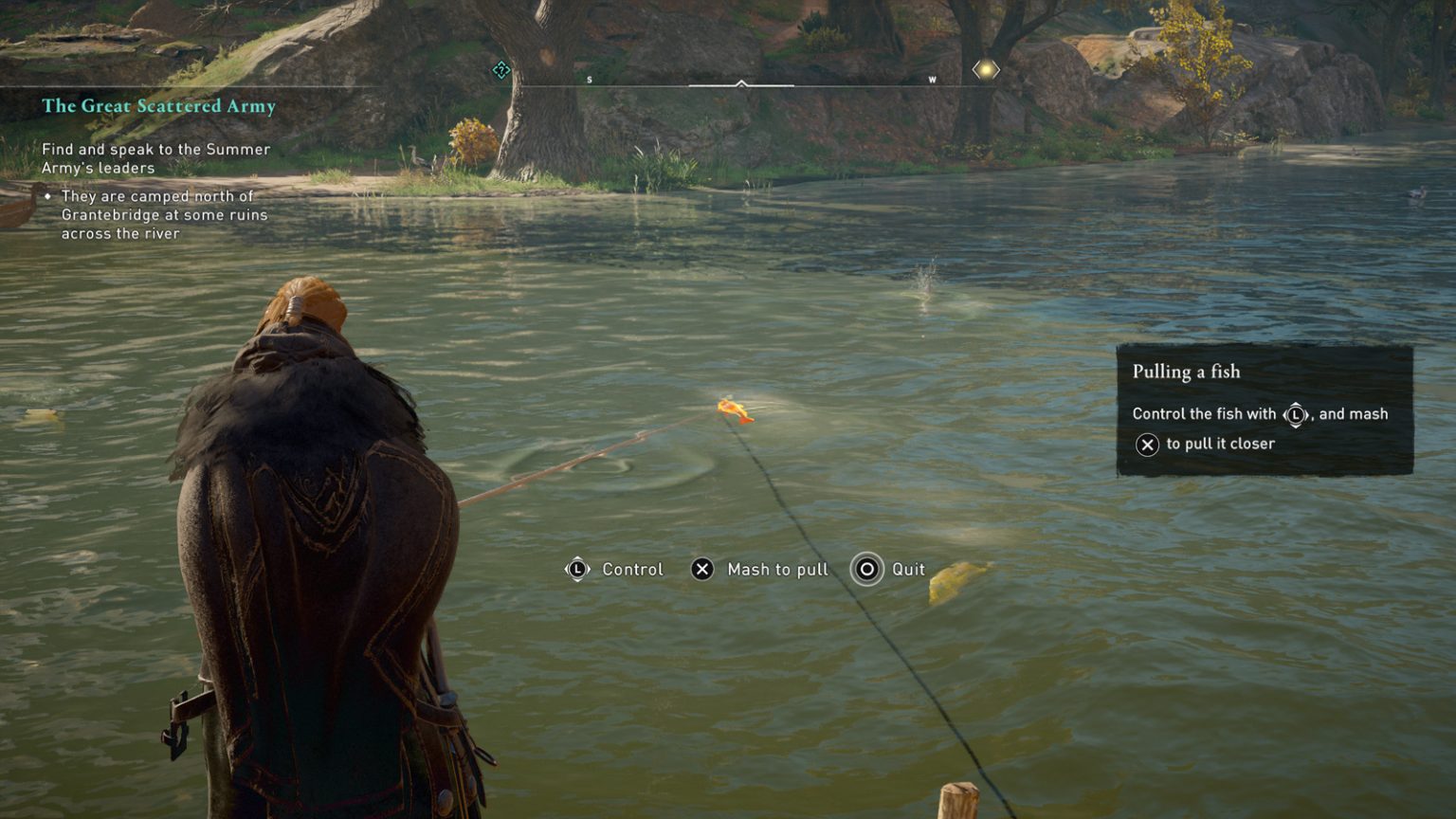Collapse the Summer Army objective text

coord(155,159)
